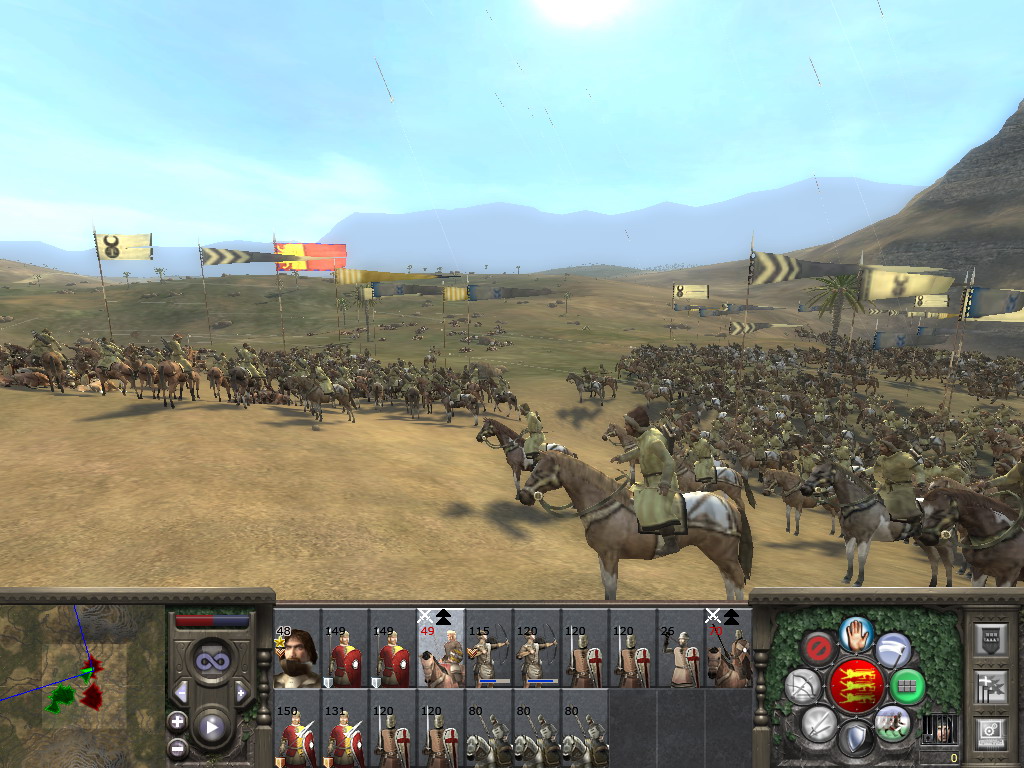This screenshot has height=768, width=1024.
Task: Zoom in the minimap with plus button
Action: pyautogui.click(x=177, y=720)
